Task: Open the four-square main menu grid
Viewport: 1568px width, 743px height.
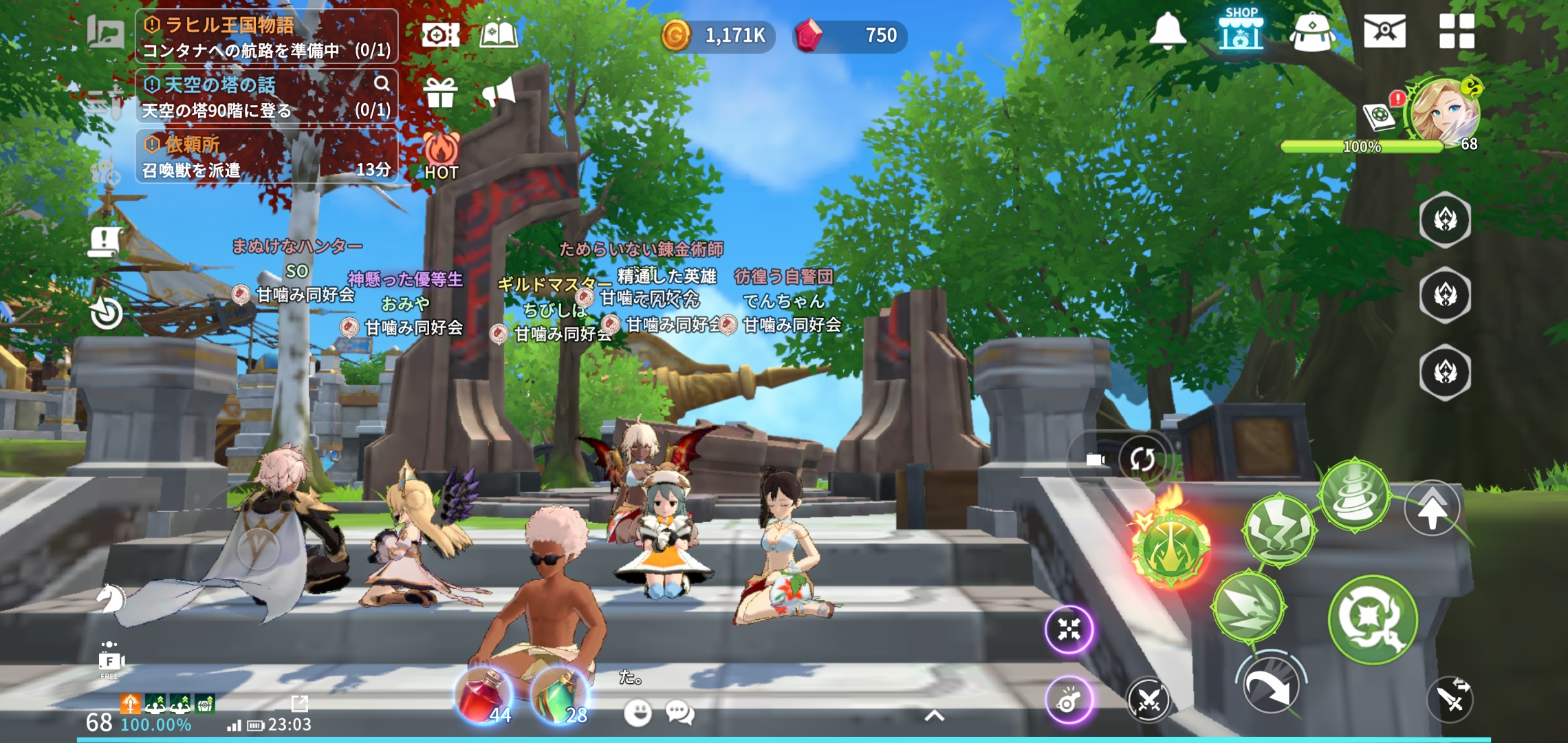Action: [x=1457, y=32]
